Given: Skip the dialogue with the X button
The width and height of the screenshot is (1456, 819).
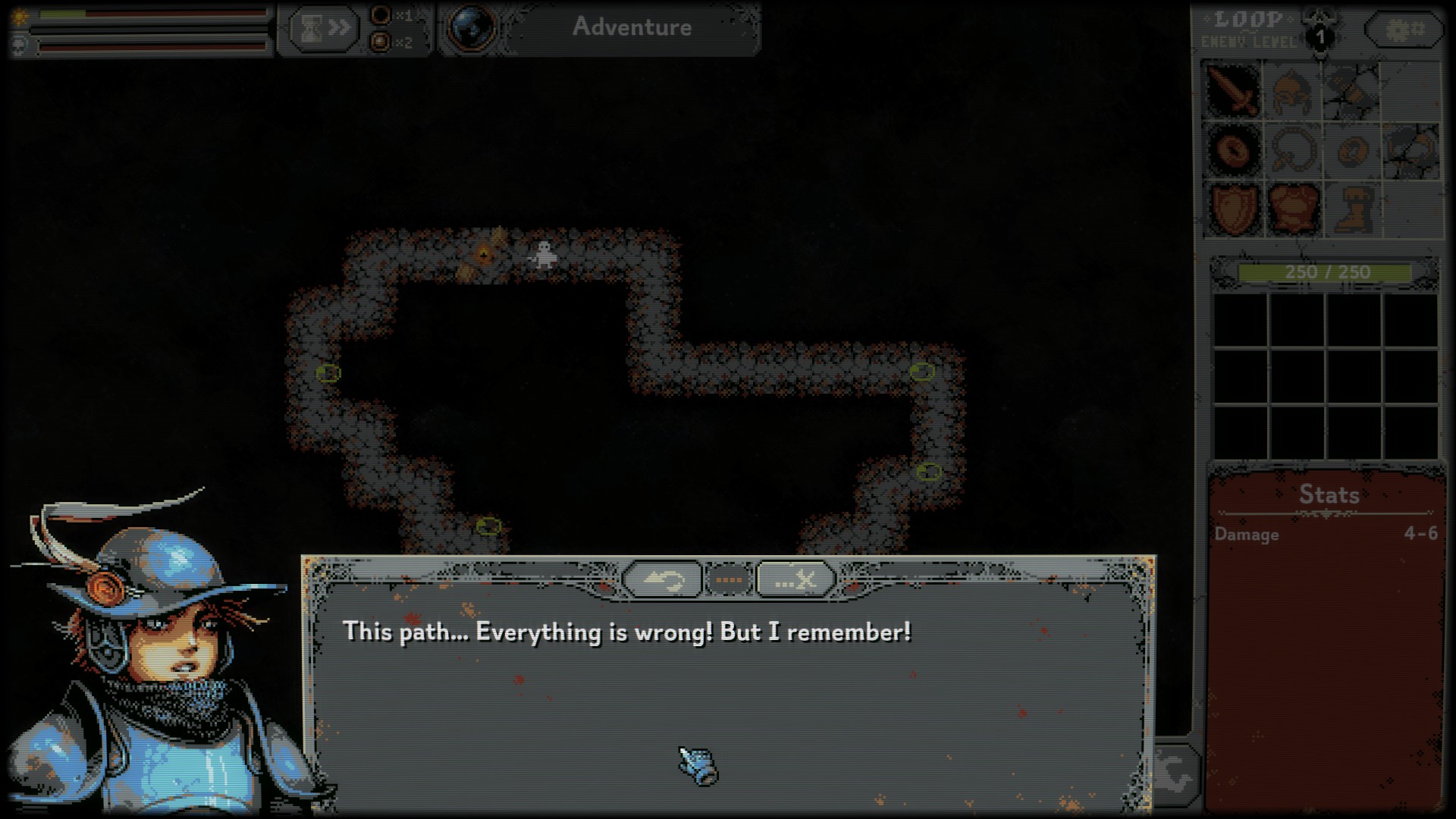Looking at the screenshot, I should [x=795, y=580].
